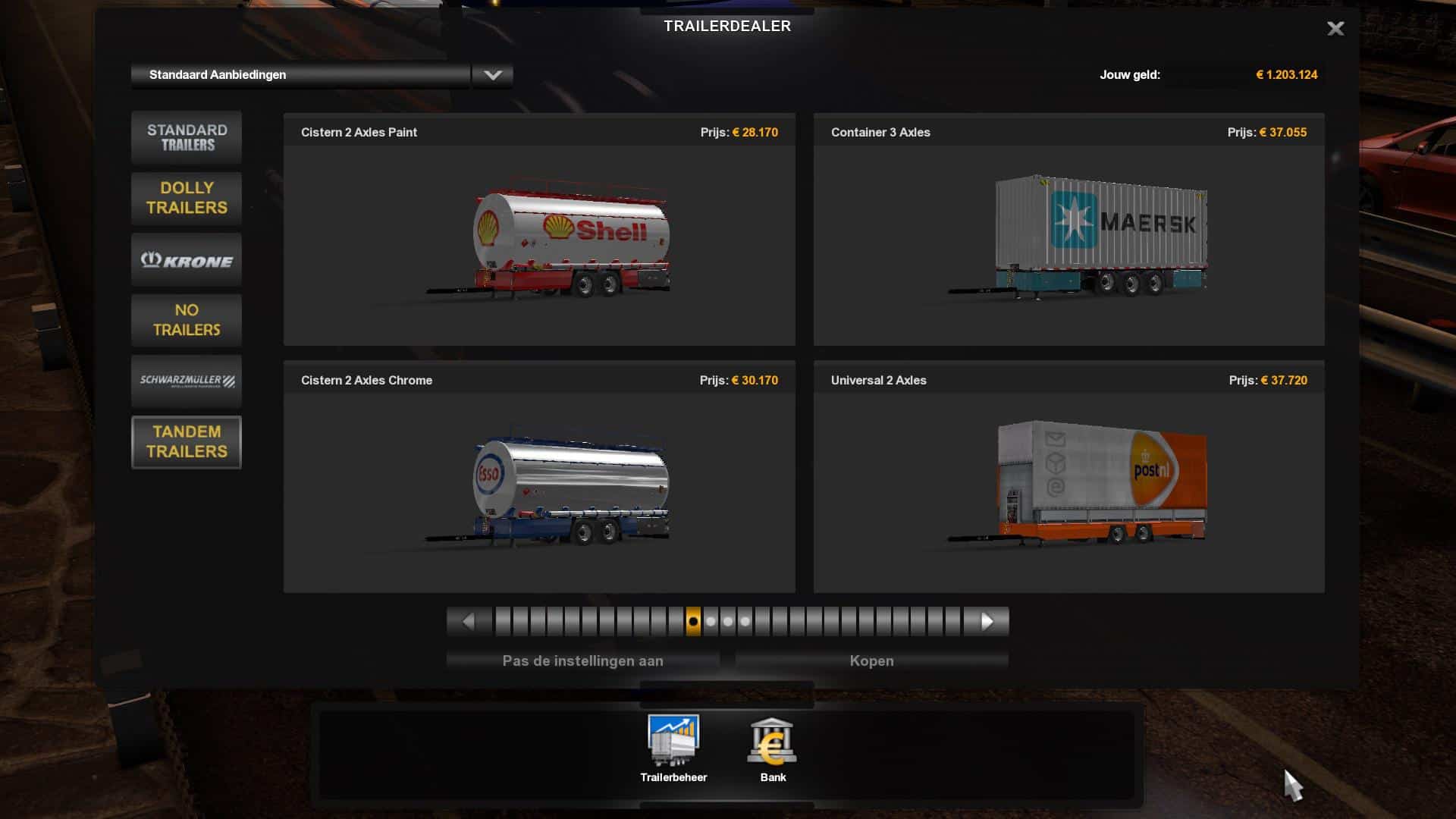Screen dimensions: 1456x819
Task: Jump to the highlighted orange page marker
Action: [693, 622]
